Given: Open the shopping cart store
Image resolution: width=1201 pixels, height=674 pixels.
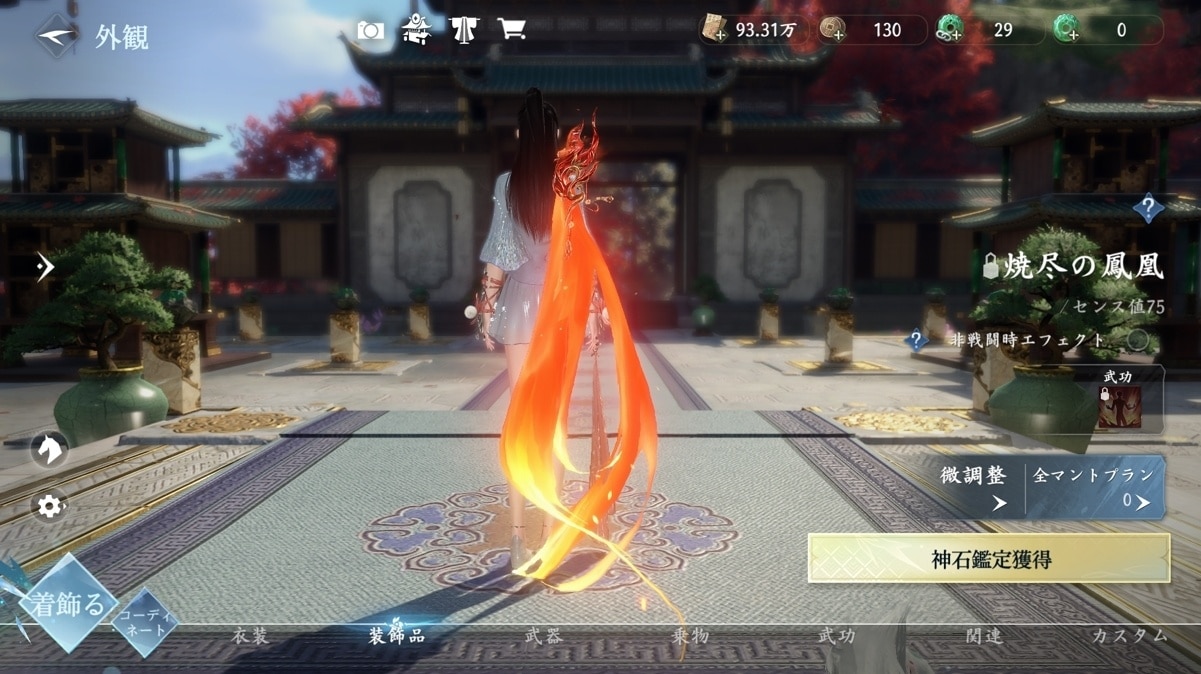Looking at the screenshot, I should coord(511,31).
